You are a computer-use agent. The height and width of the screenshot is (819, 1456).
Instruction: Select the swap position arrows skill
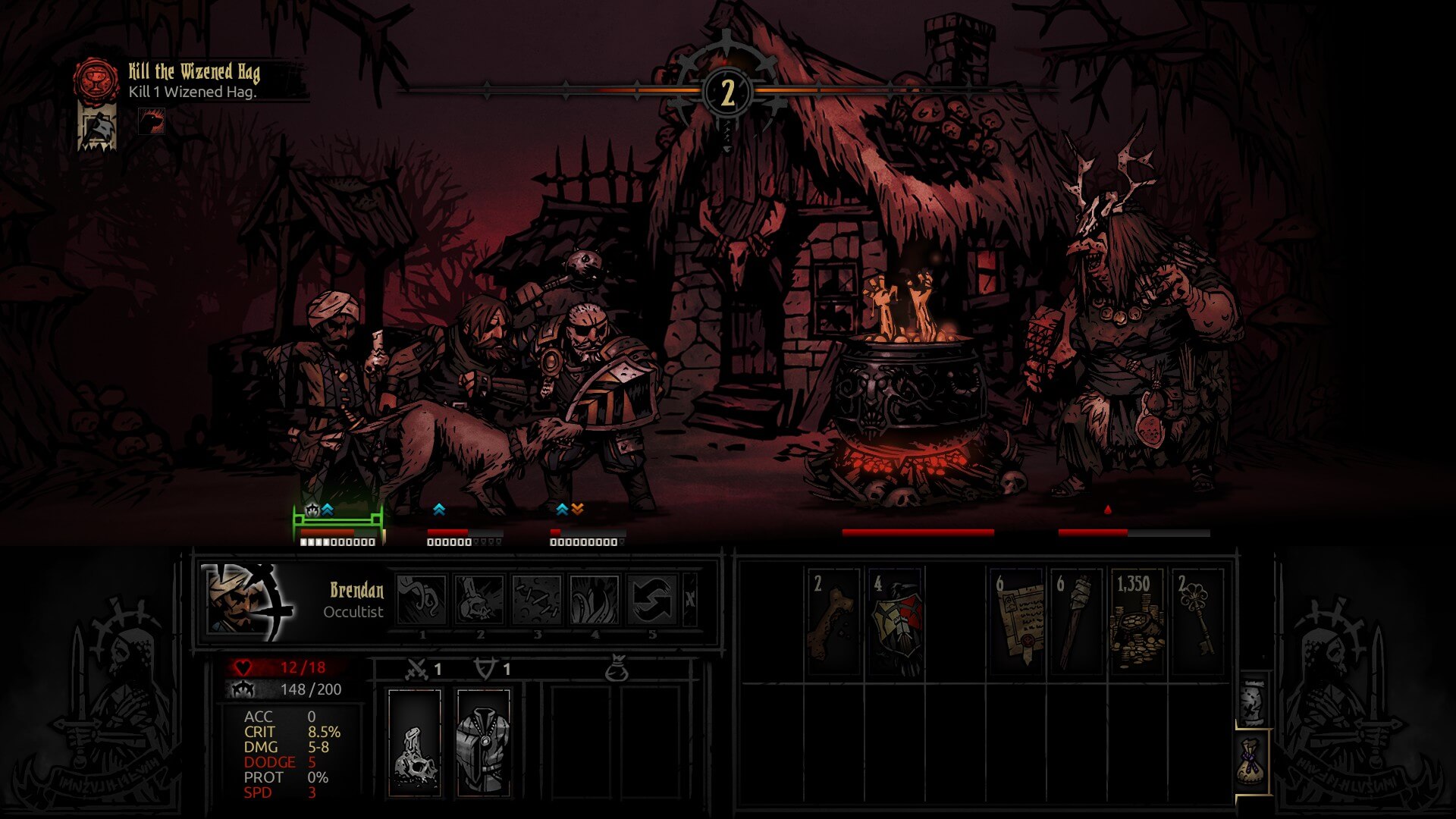click(652, 599)
